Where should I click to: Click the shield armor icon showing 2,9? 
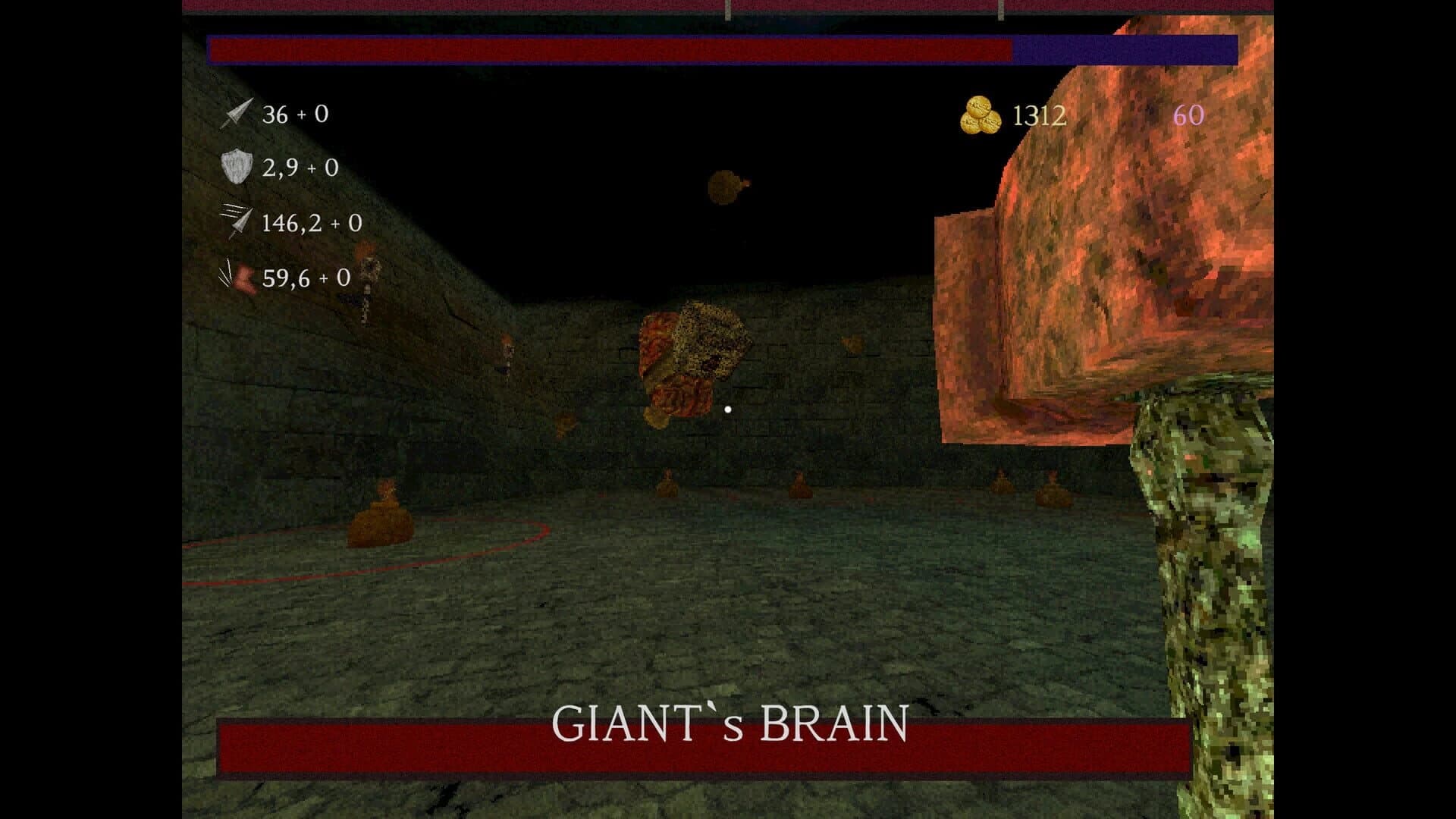point(235,166)
